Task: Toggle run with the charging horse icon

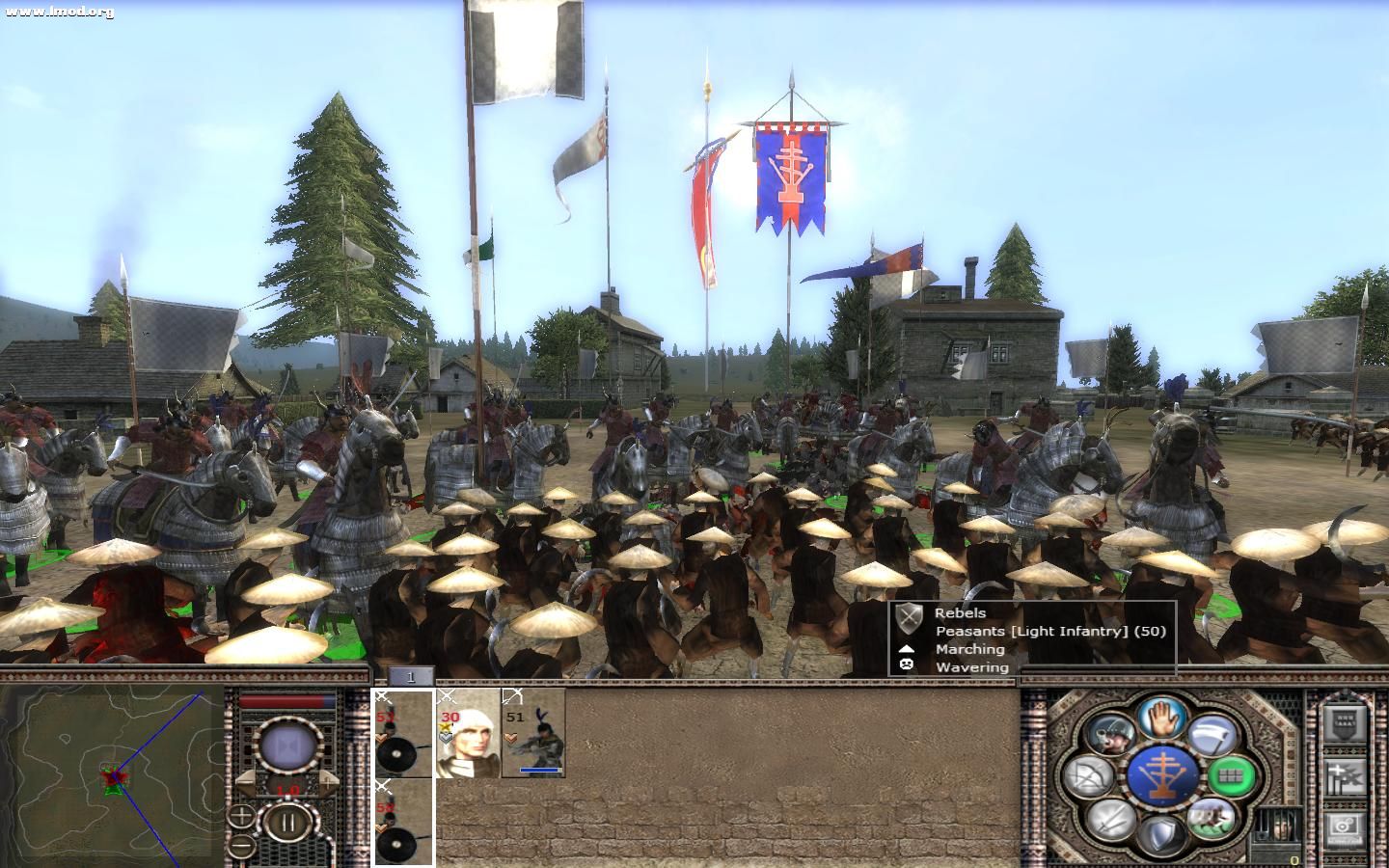Action: [1211, 818]
